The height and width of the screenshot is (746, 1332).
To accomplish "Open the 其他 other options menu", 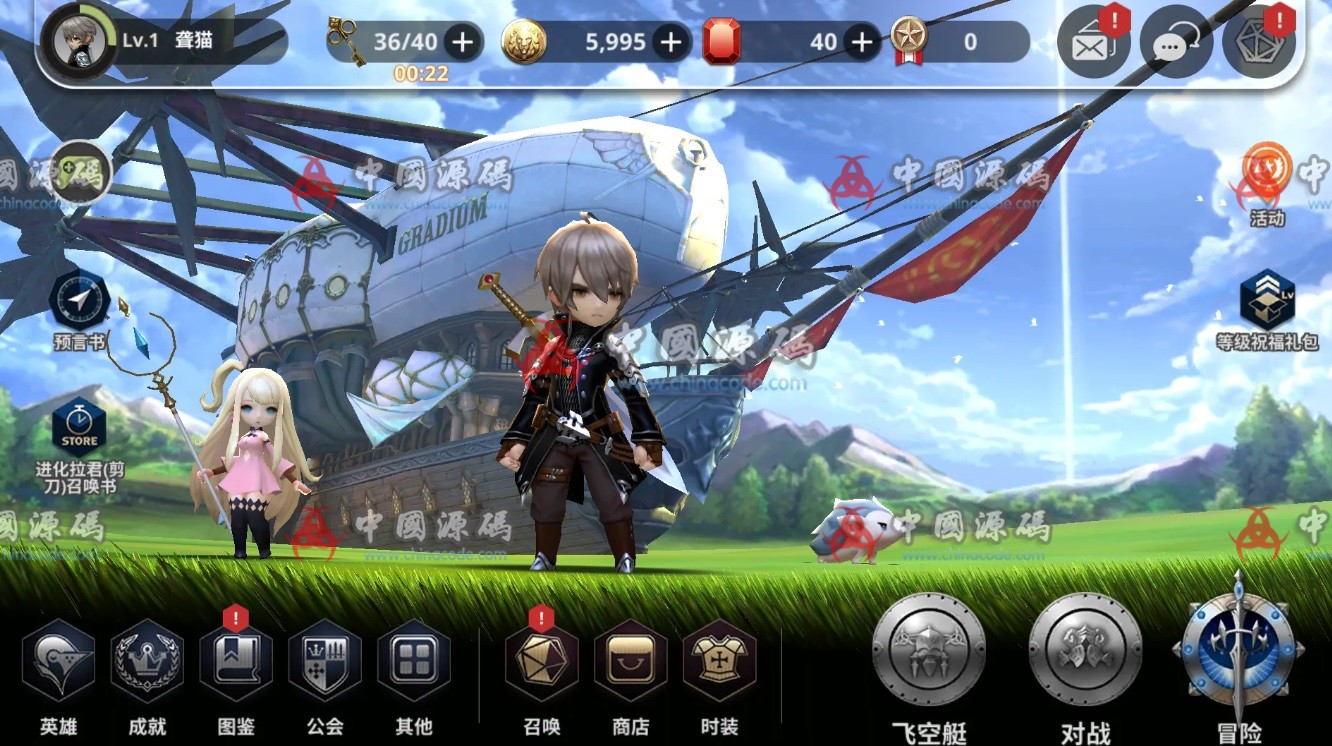I will pyautogui.click(x=414, y=661).
